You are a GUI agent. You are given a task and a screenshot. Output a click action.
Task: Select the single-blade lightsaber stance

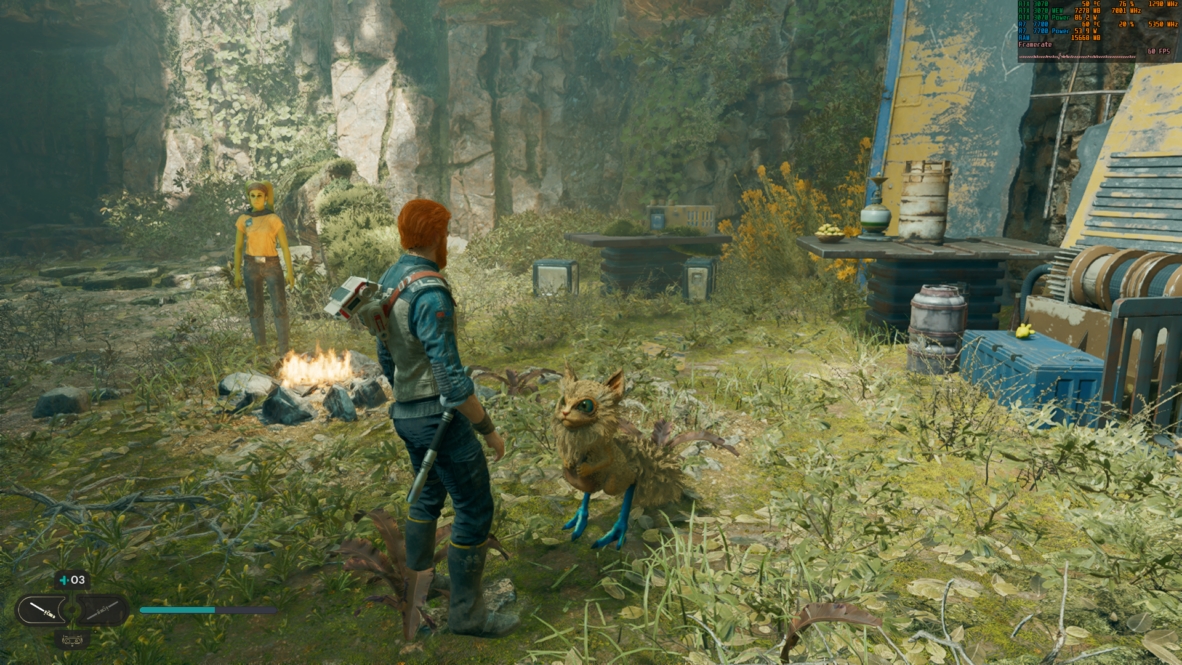(x=41, y=609)
